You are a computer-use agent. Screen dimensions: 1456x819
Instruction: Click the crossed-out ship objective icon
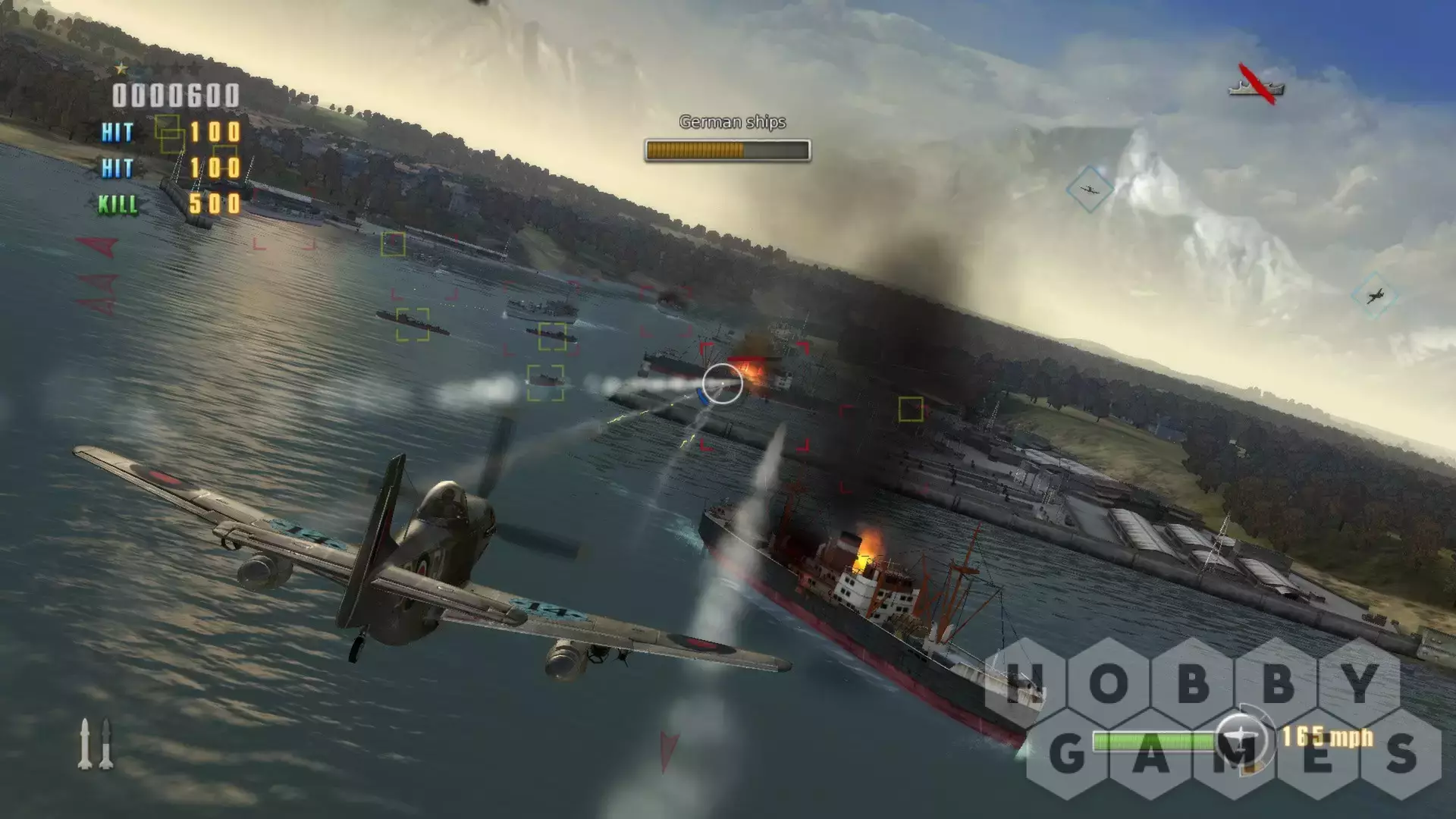pyautogui.click(x=1257, y=85)
